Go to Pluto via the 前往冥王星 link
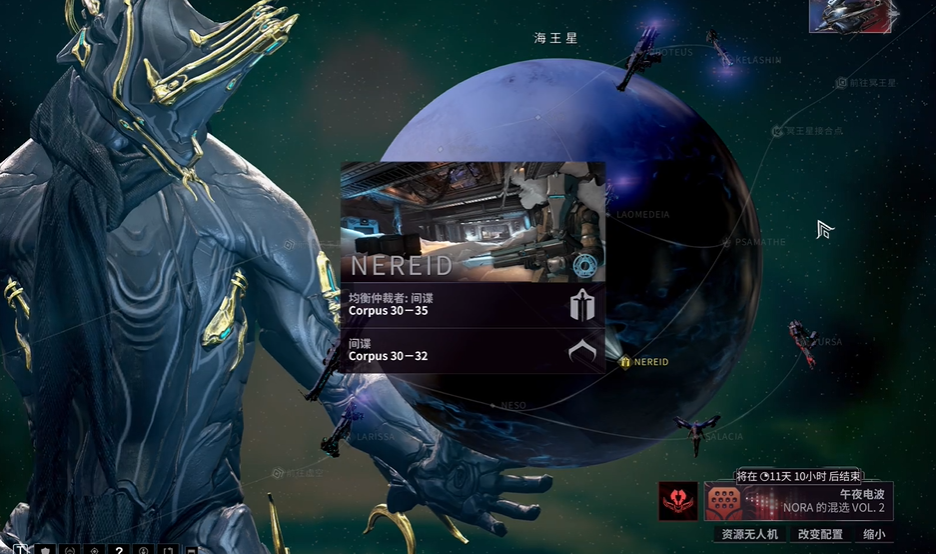 (x=866, y=83)
